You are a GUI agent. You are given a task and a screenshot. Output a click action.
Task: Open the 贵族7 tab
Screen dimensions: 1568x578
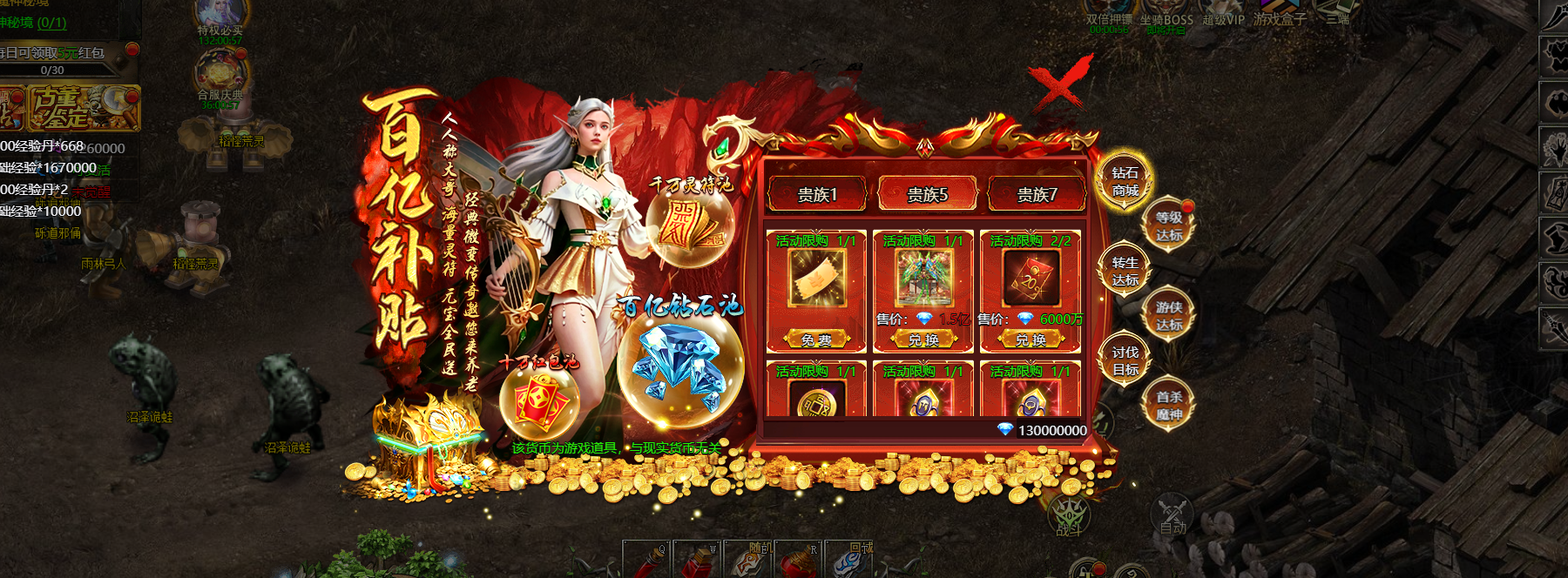click(1037, 194)
